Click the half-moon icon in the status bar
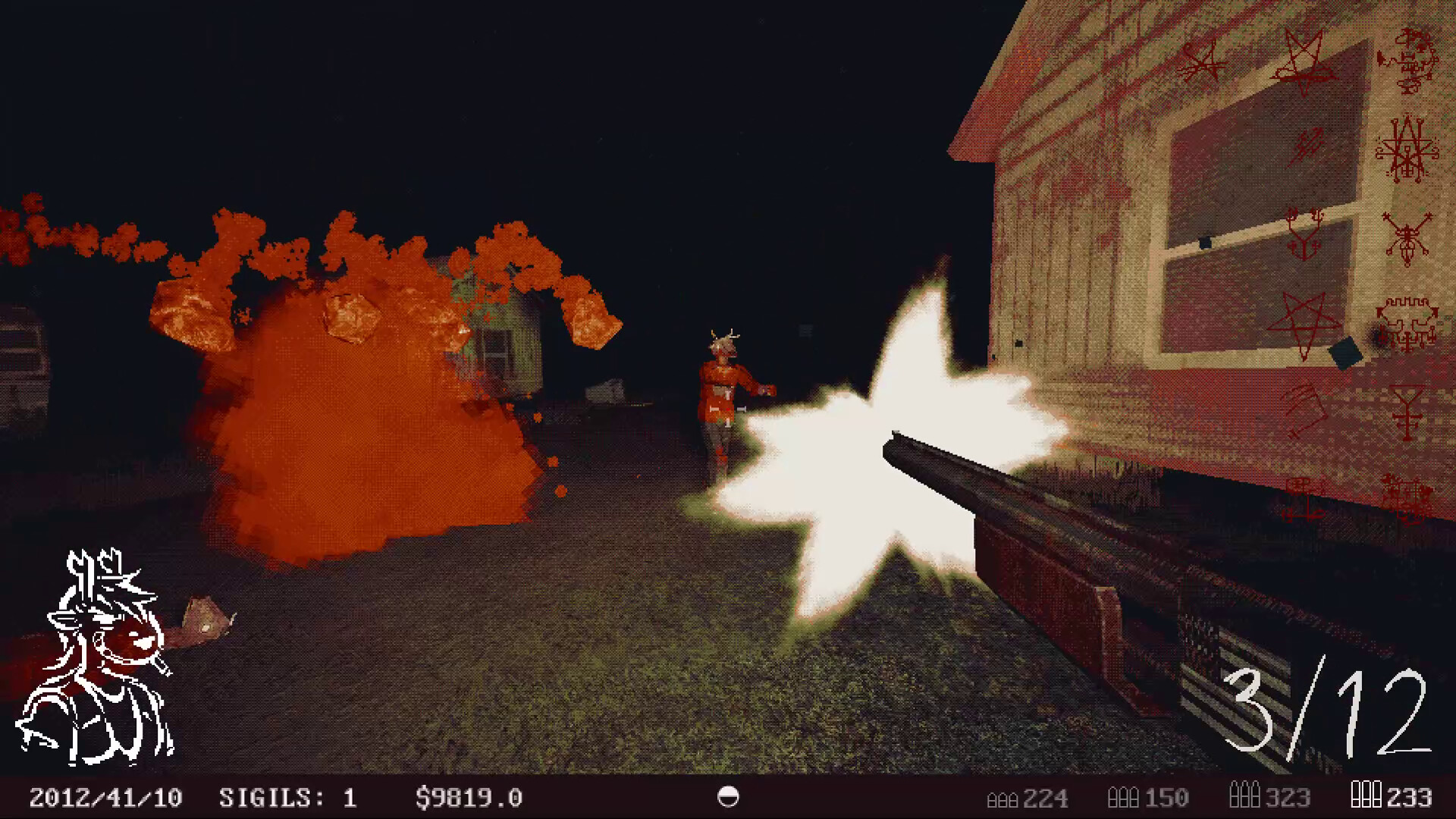Image resolution: width=1456 pixels, height=819 pixels. [x=729, y=797]
